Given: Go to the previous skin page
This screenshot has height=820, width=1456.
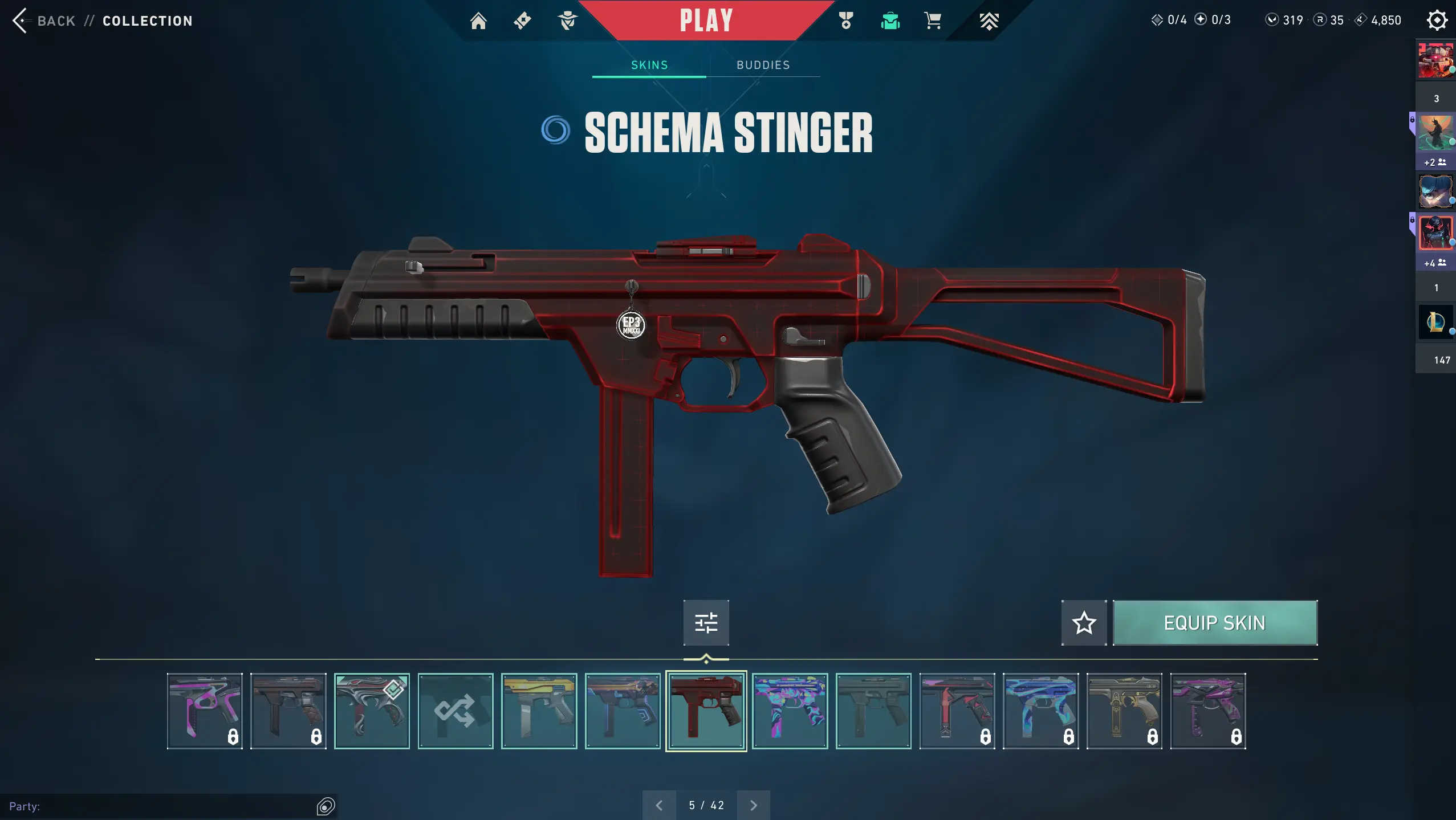Looking at the screenshot, I should [x=659, y=805].
